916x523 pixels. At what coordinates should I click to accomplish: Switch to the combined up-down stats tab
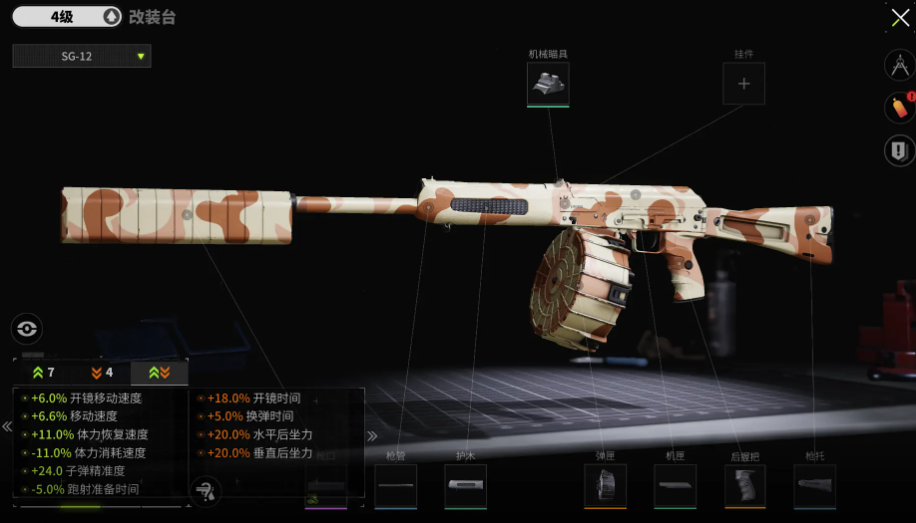click(x=159, y=373)
